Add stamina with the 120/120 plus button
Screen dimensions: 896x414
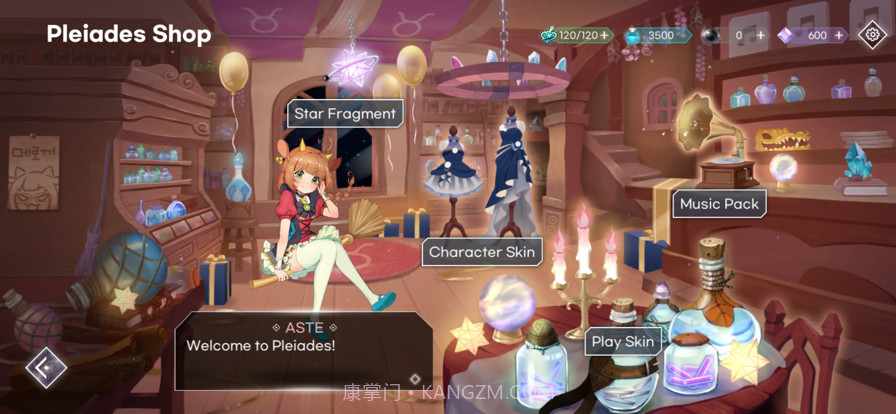tap(604, 35)
